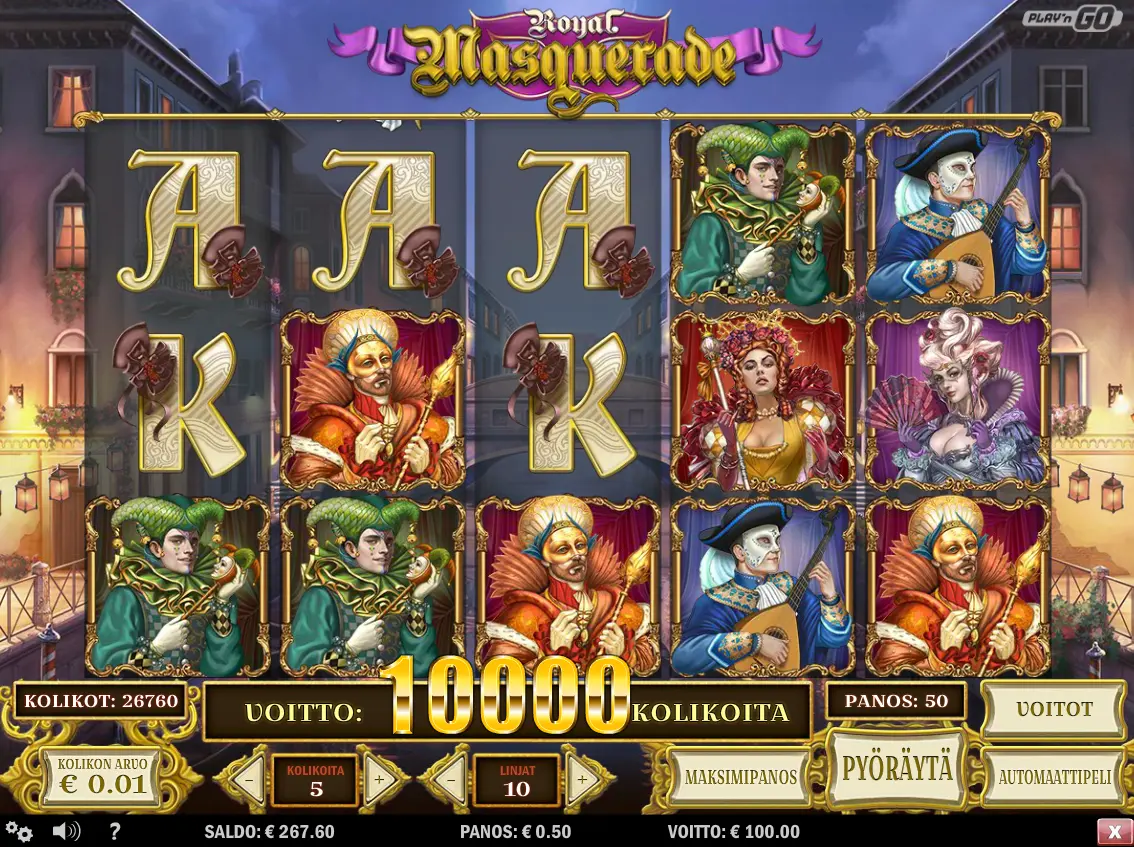This screenshot has width=1134, height=847.
Task: Increase the Kolikoita coin count
Action: [x=380, y=780]
